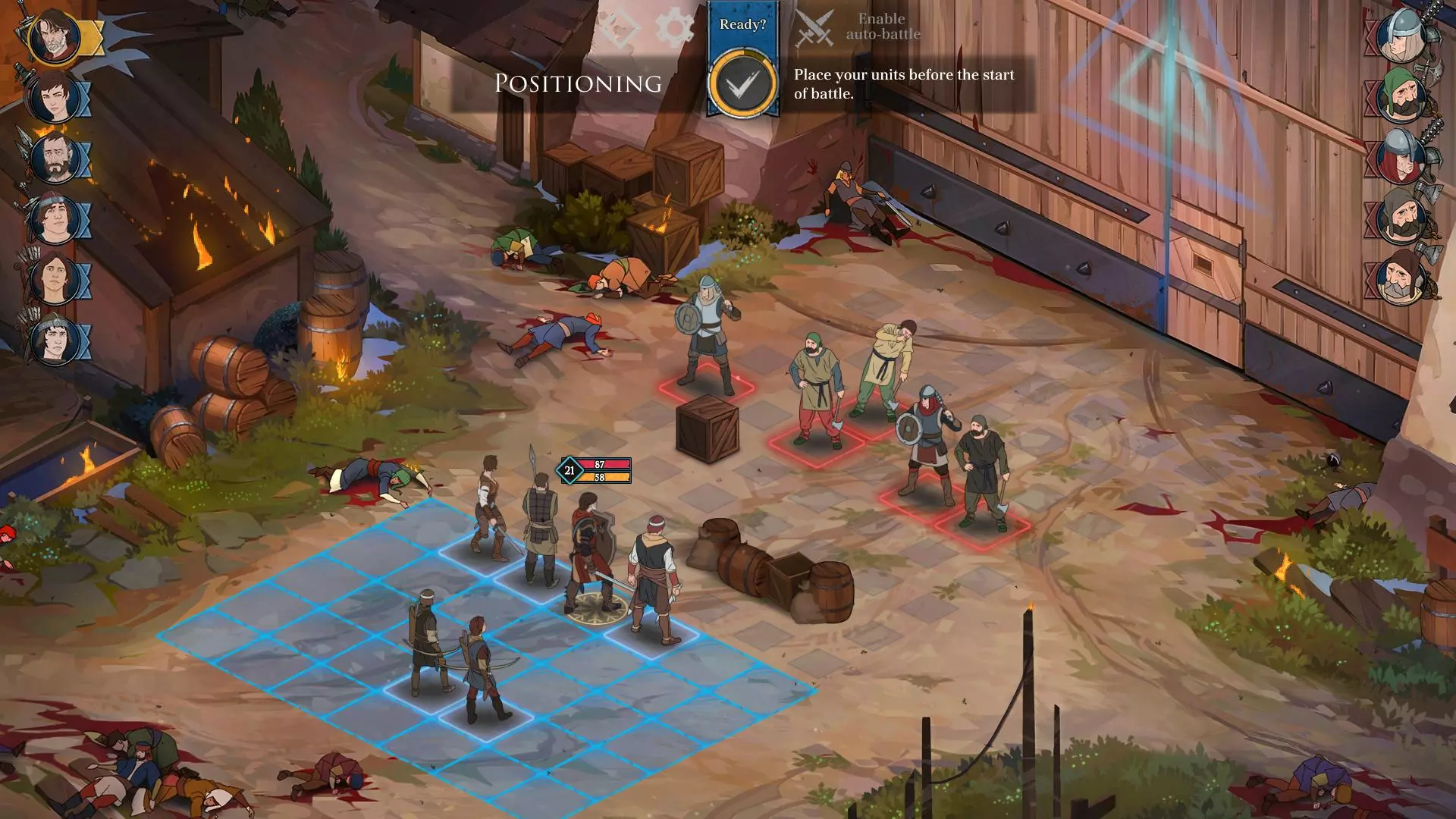
Task: Enable auto-battle with the crossed swords
Action: 815,29
